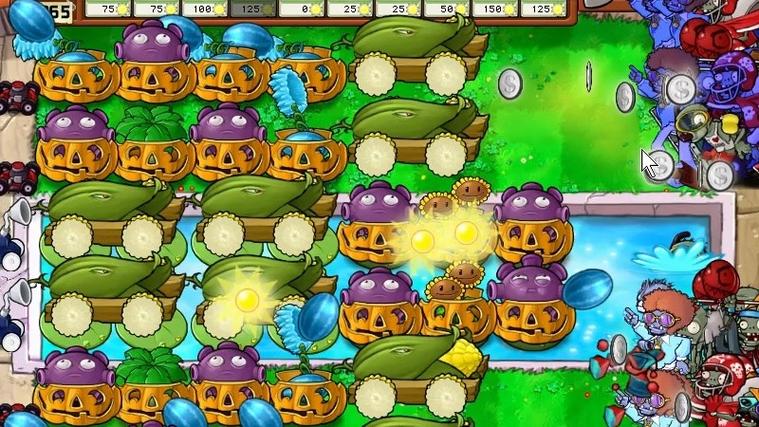Pick the seed packet costing 50 sun
The height and width of the screenshot is (427, 759).
pyautogui.click(x=445, y=9)
